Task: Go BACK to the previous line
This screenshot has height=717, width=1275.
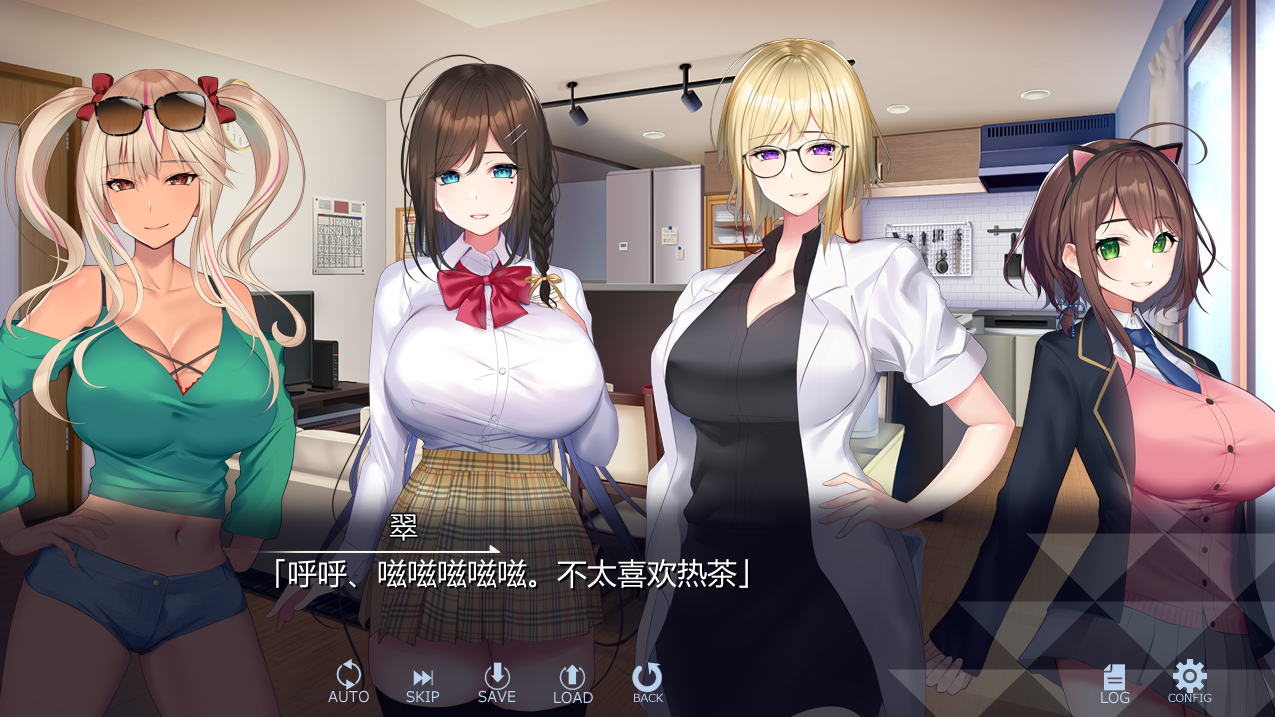Action: 647,683
